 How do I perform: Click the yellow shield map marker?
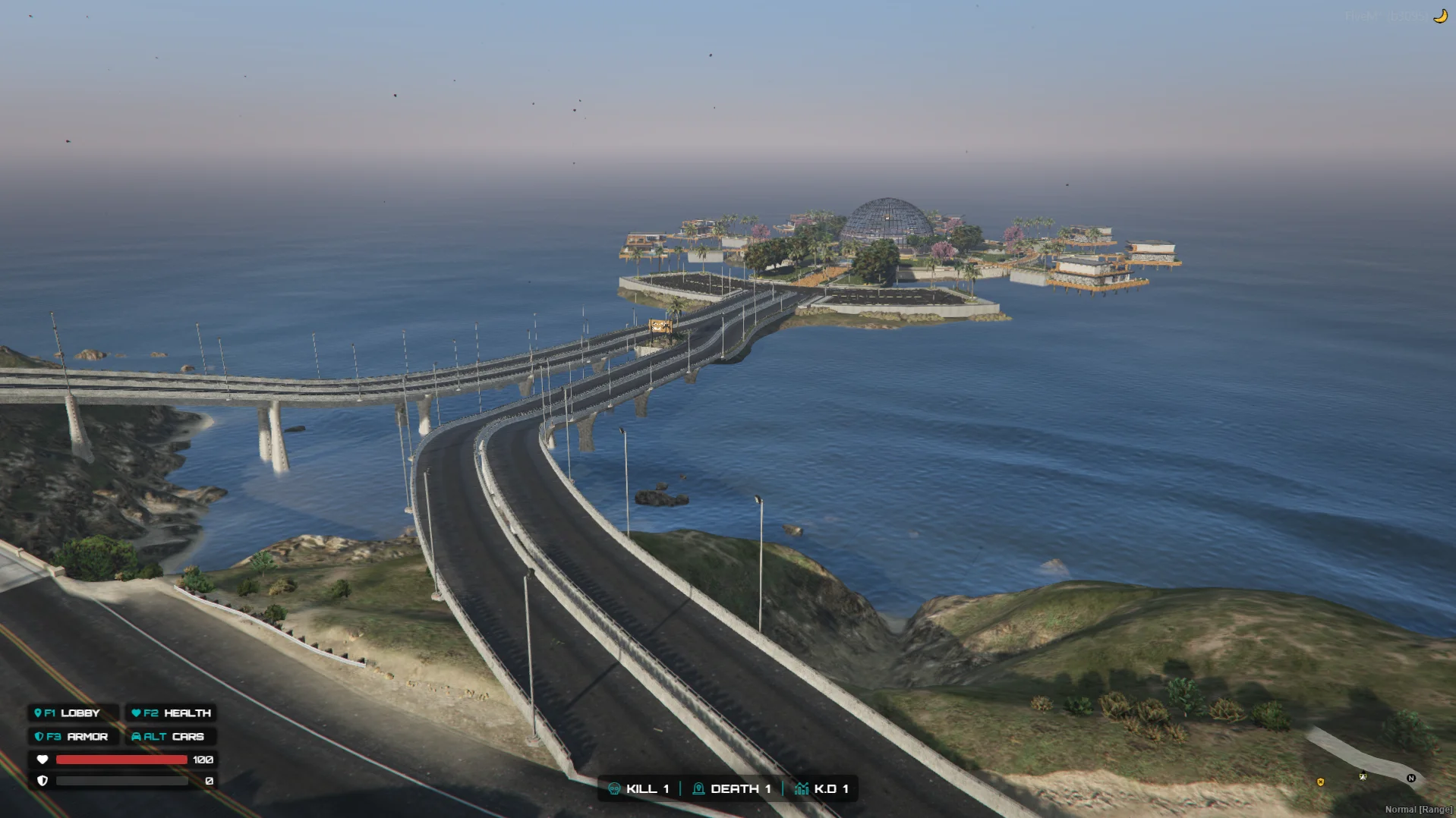coord(1321,782)
